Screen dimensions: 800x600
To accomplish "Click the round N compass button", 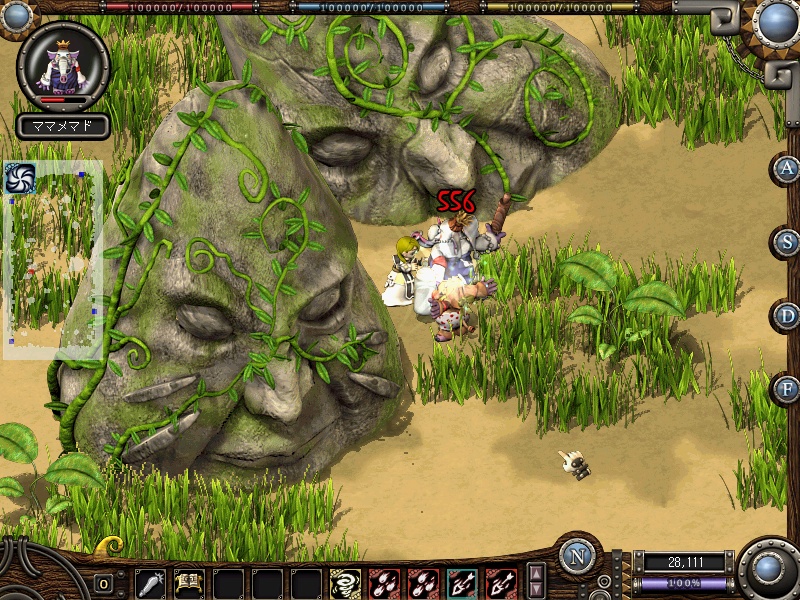I will pyautogui.click(x=577, y=556).
